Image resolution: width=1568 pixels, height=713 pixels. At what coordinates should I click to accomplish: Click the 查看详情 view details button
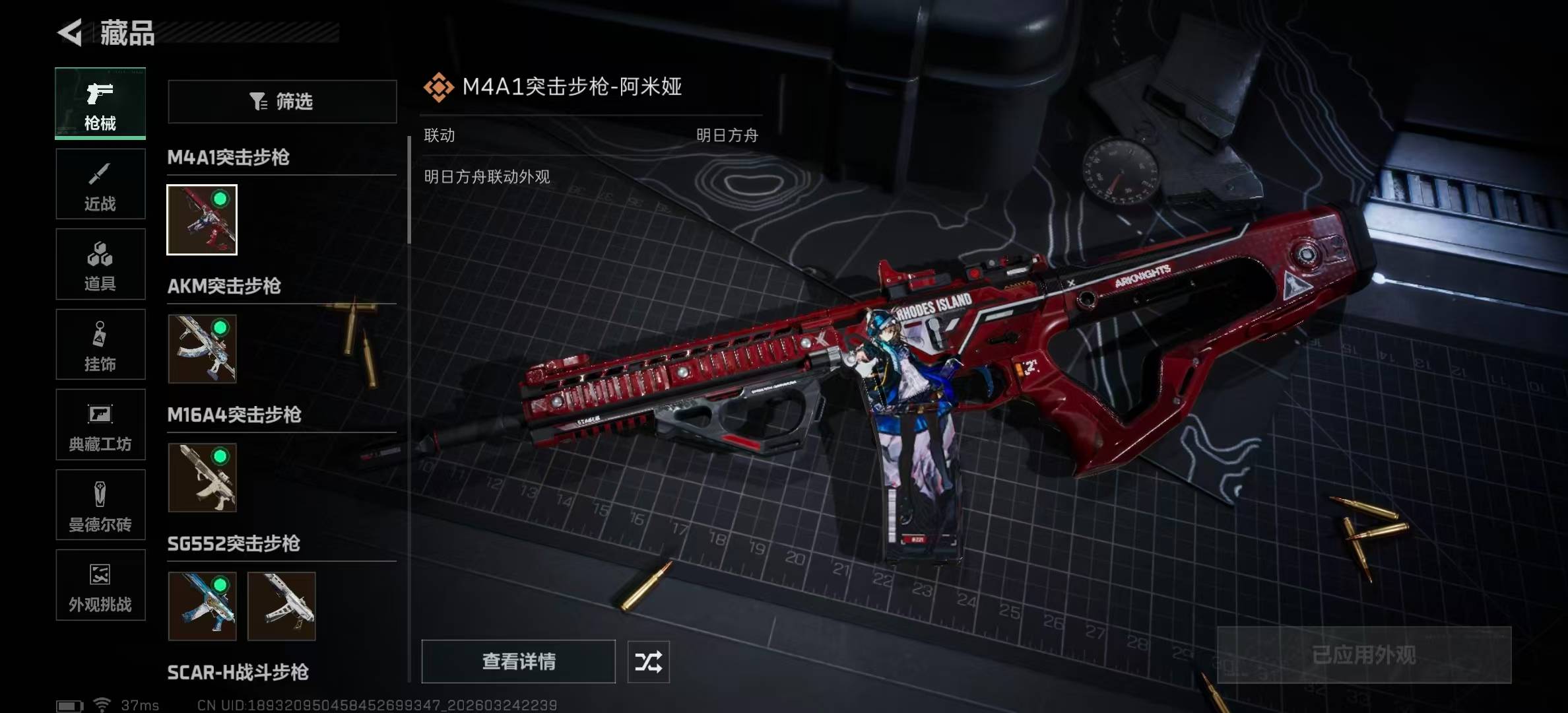(518, 662)
